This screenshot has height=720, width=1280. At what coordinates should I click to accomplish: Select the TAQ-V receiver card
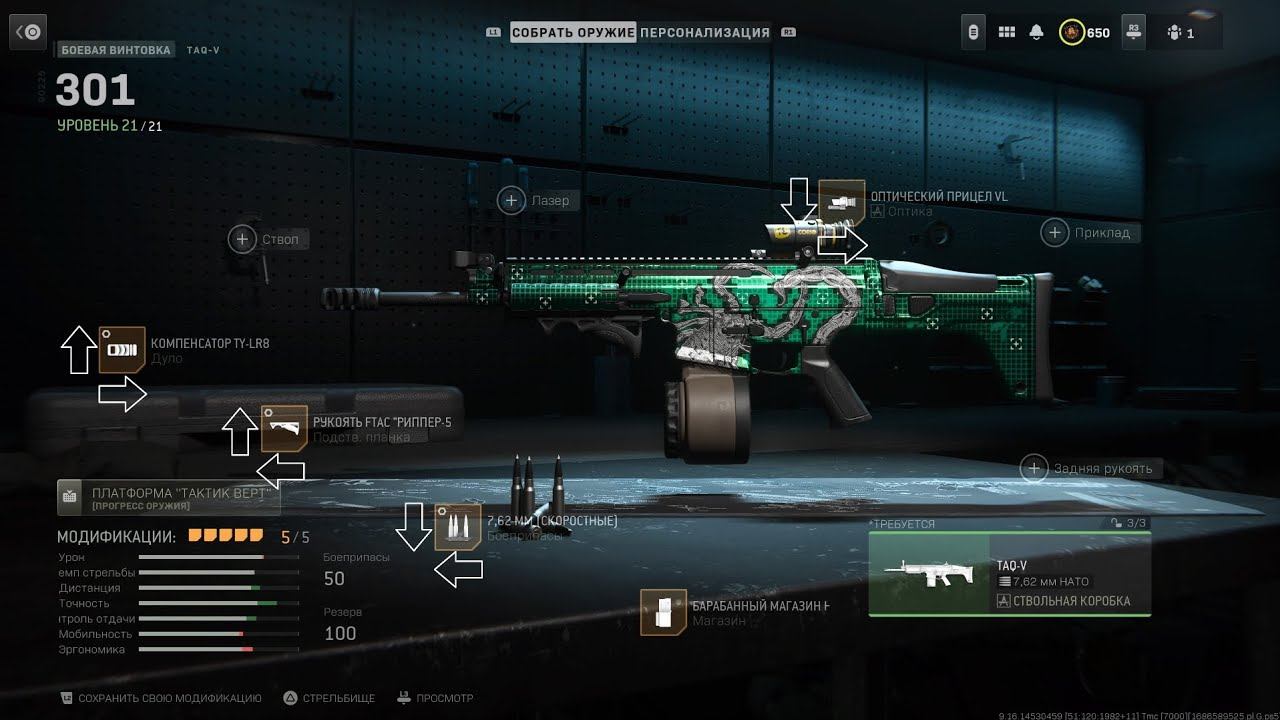1009,574
